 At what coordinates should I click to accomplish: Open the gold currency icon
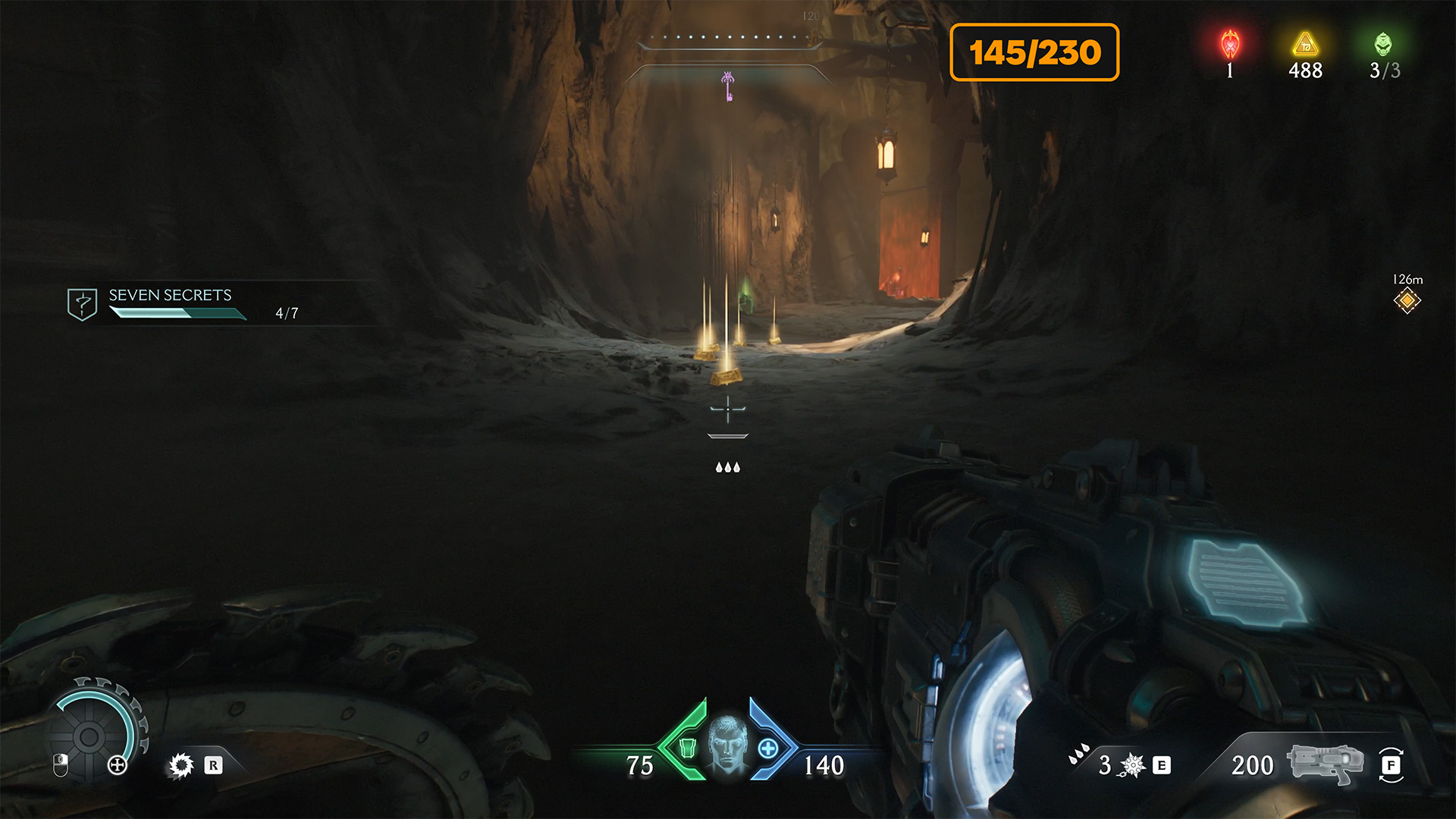coord(1305,45)
